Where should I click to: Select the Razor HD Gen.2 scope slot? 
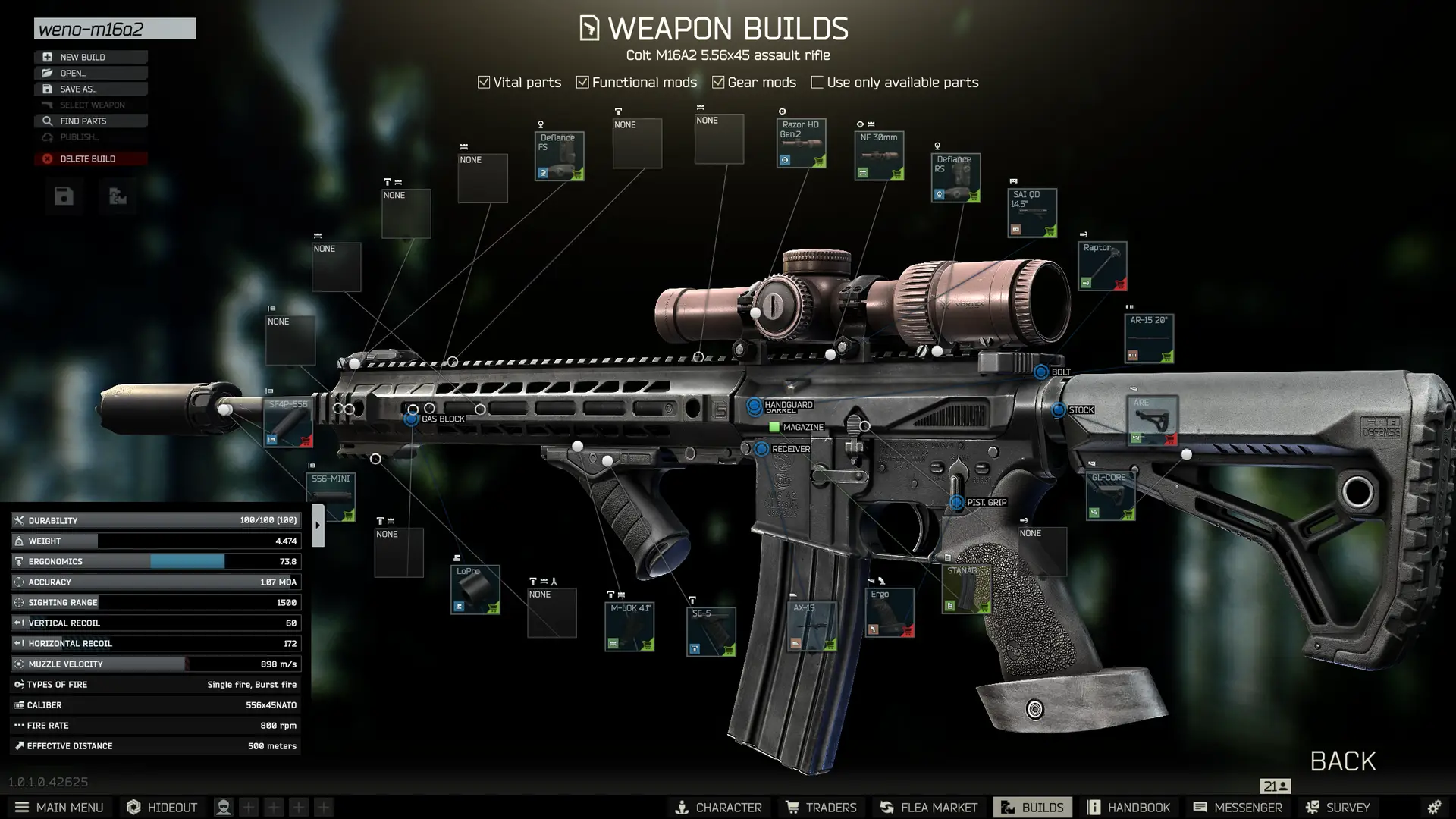pyautogui.click(x=801, y=143)
